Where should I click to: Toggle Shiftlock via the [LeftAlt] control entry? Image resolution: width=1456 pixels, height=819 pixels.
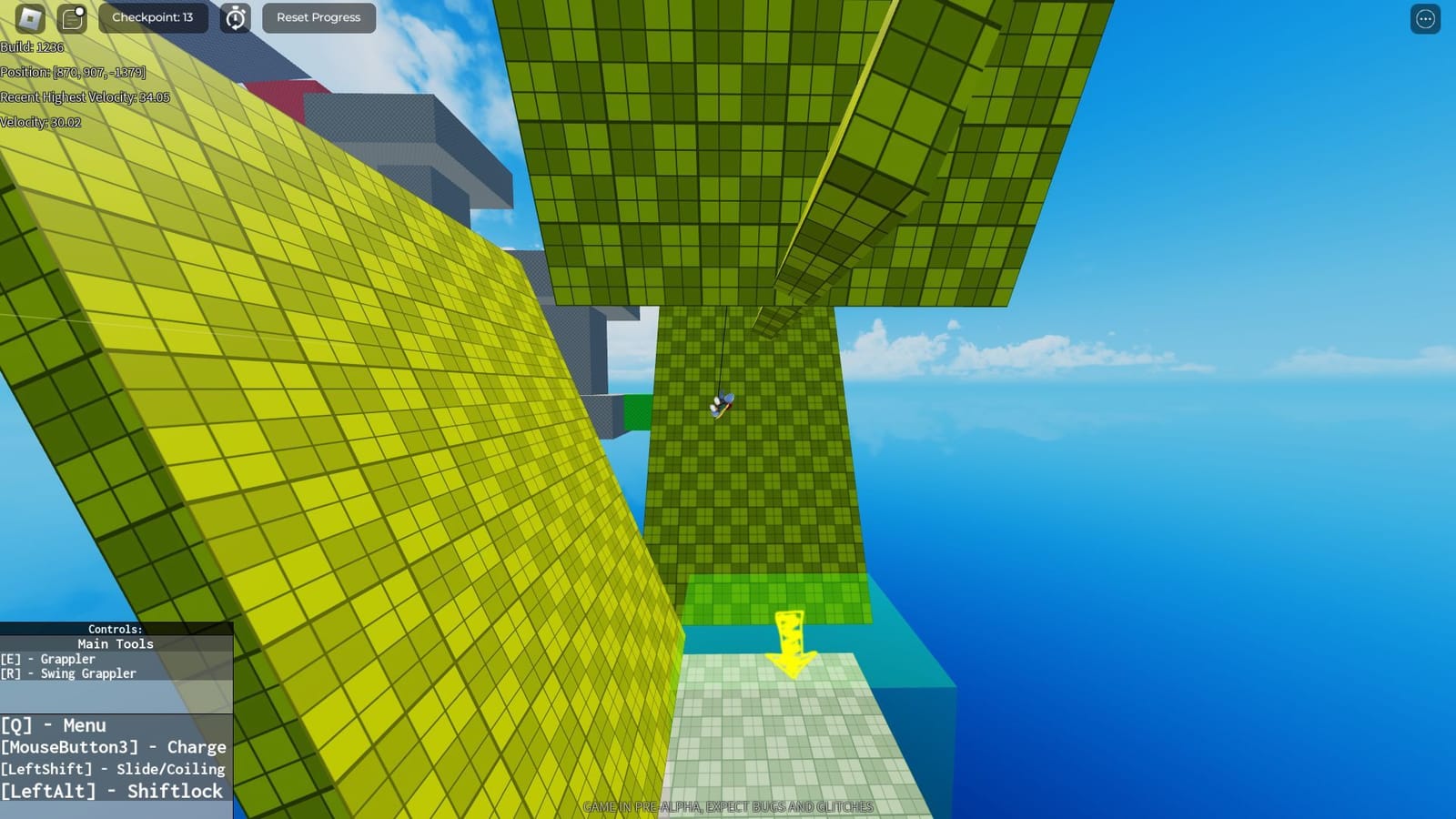(x=112, y=791)
